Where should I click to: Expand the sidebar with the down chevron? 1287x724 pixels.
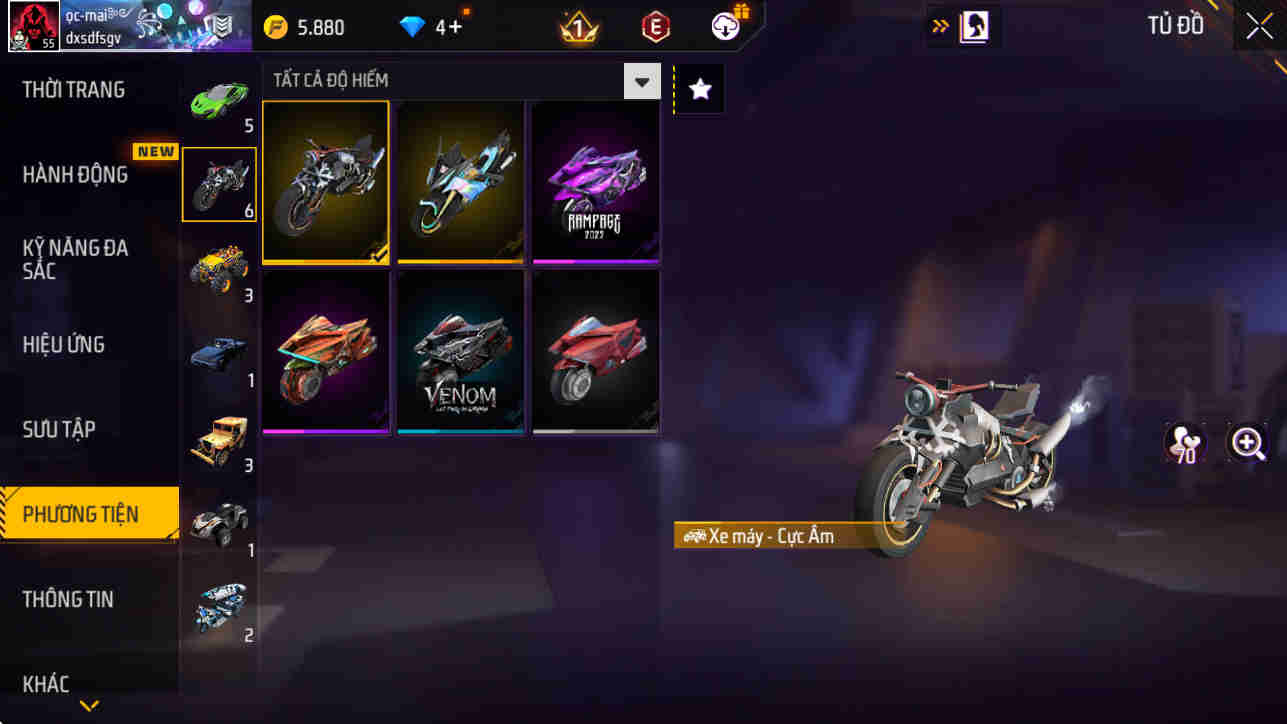pos(88,706)
